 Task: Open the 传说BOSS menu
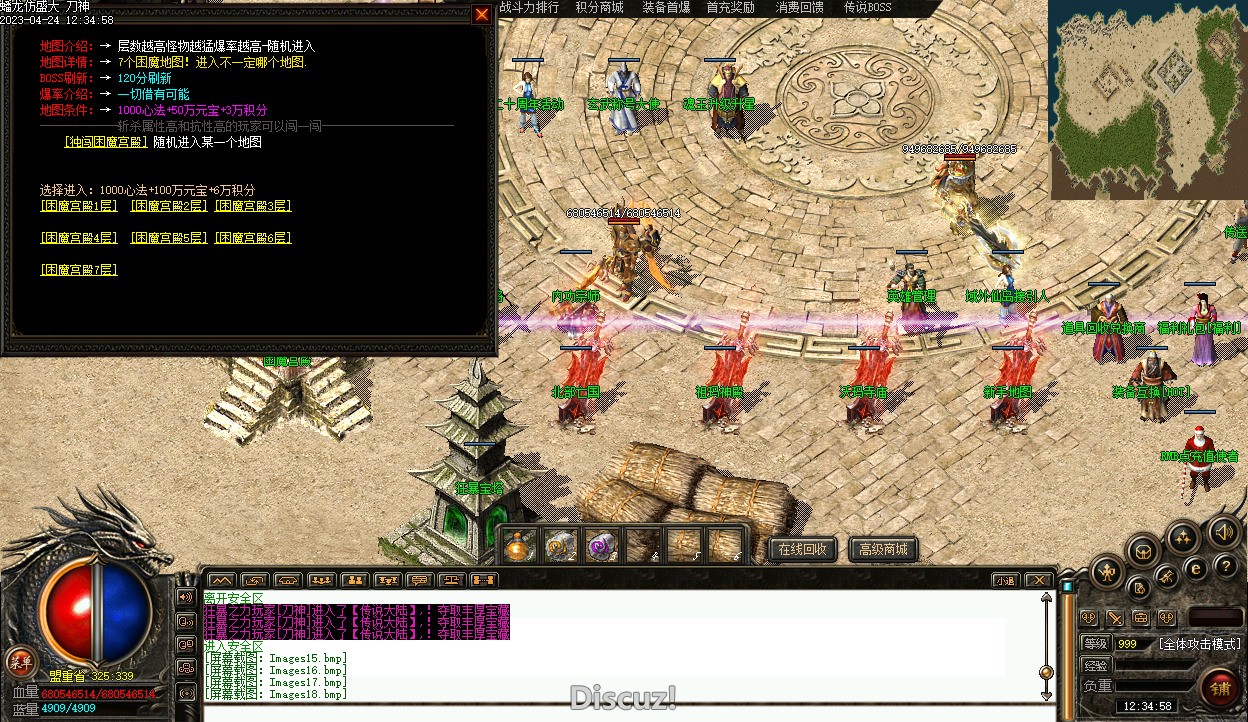(x=867, y=8)
